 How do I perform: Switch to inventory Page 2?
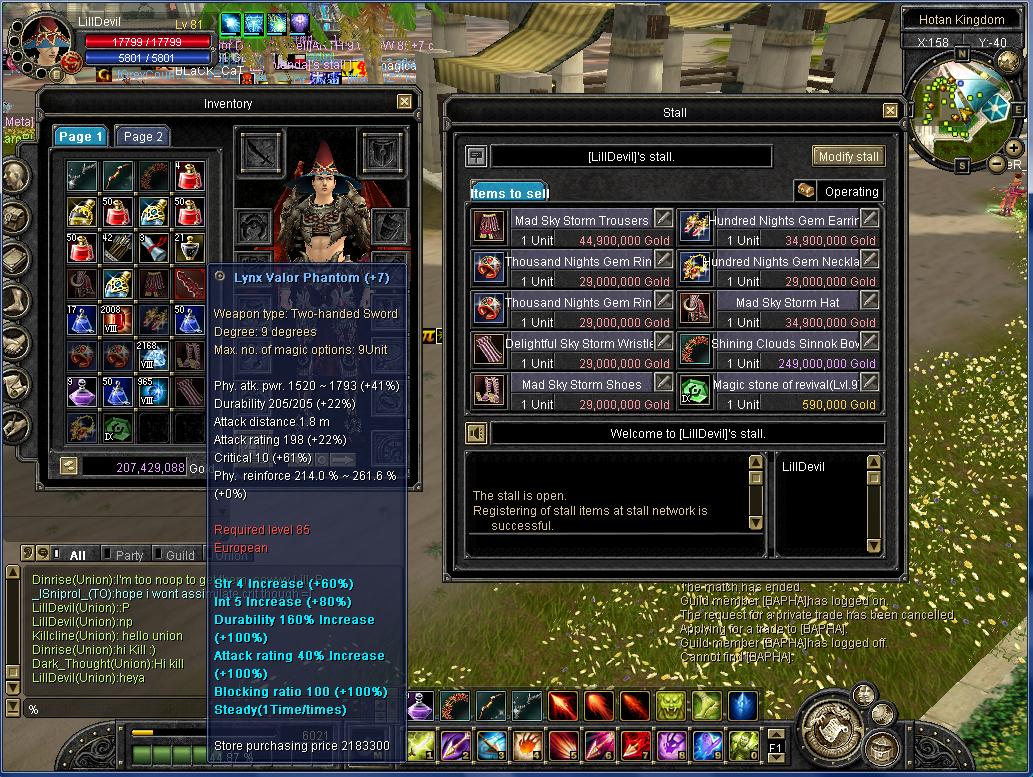(x=143, y=137)
